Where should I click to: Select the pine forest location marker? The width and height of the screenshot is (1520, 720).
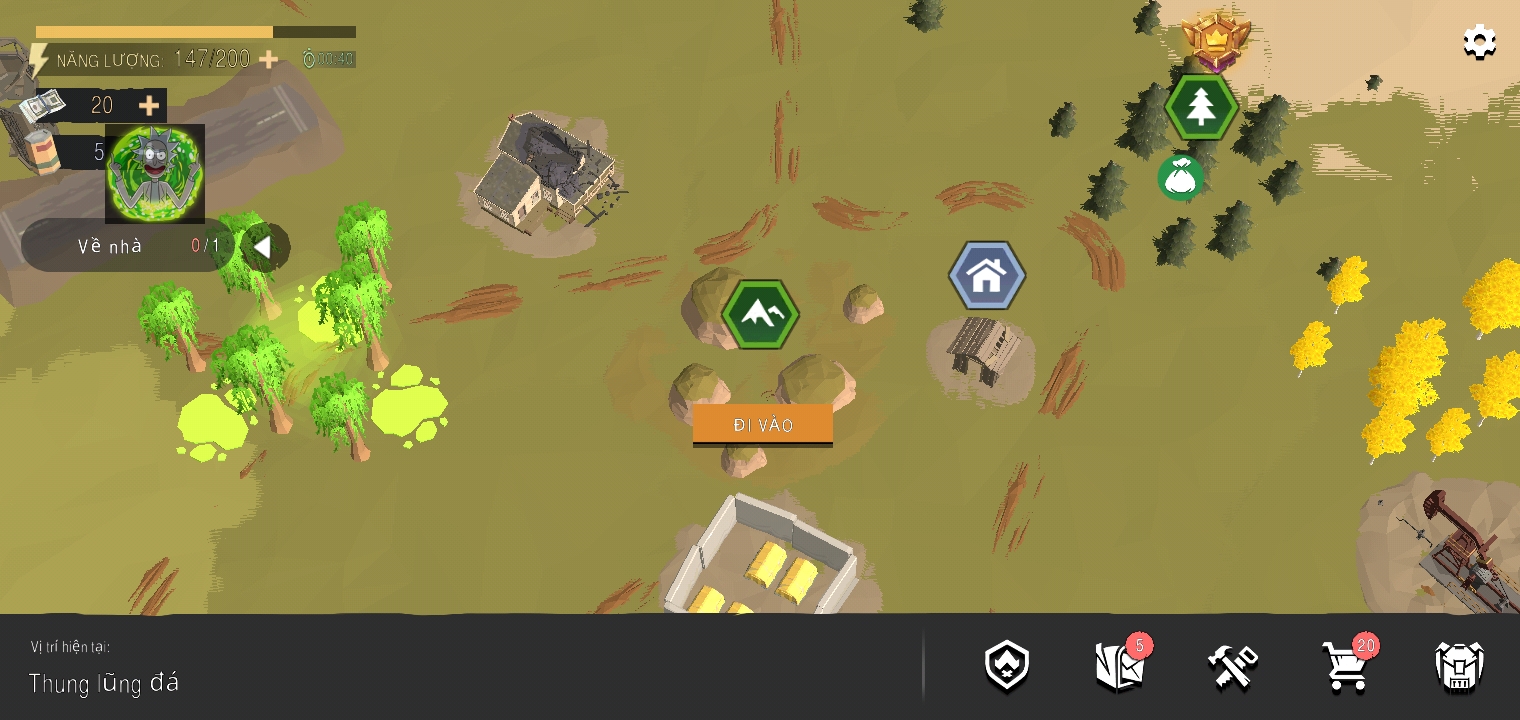tap(1201, 107)
